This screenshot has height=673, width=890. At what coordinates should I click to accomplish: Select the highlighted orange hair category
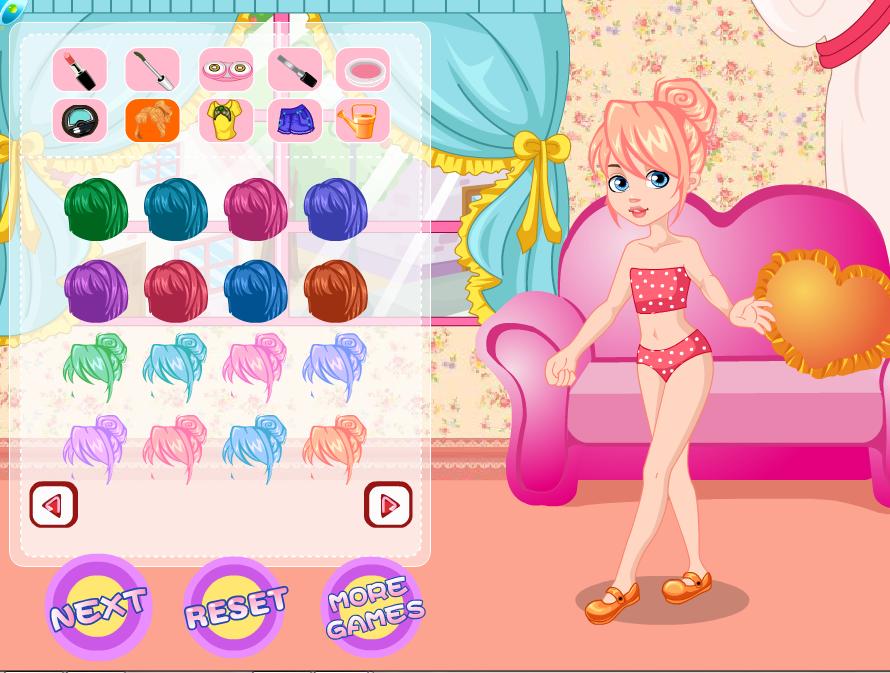tap(152, 121)
